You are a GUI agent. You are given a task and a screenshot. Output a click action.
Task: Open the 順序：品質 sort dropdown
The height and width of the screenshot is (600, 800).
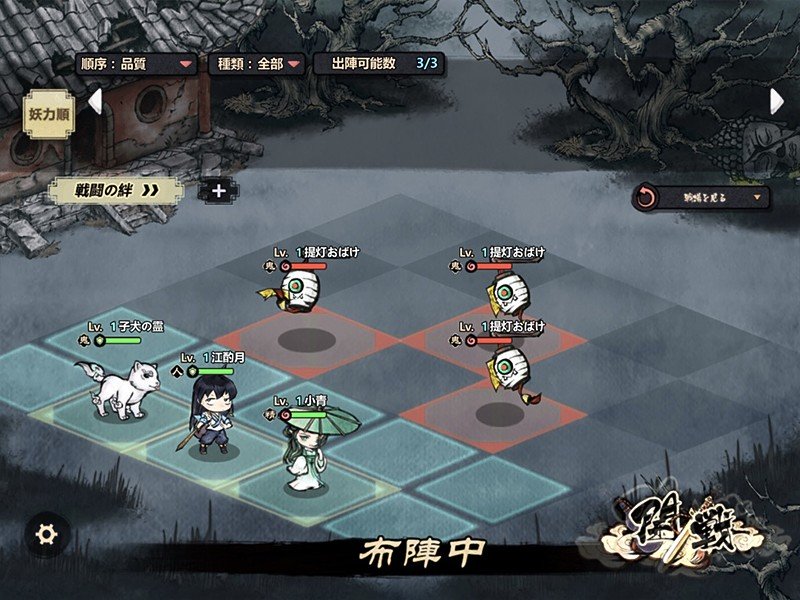click(138, 64)
